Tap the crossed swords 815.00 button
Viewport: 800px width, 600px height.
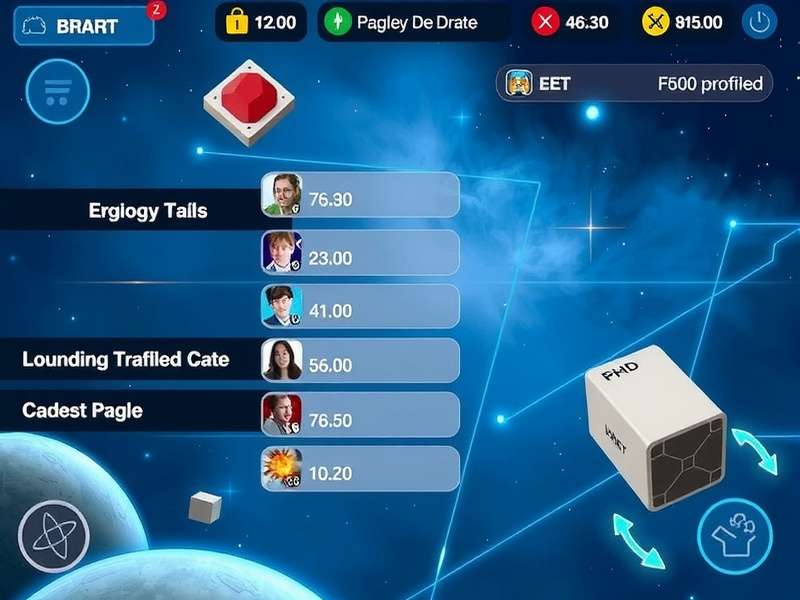[684, 22]
